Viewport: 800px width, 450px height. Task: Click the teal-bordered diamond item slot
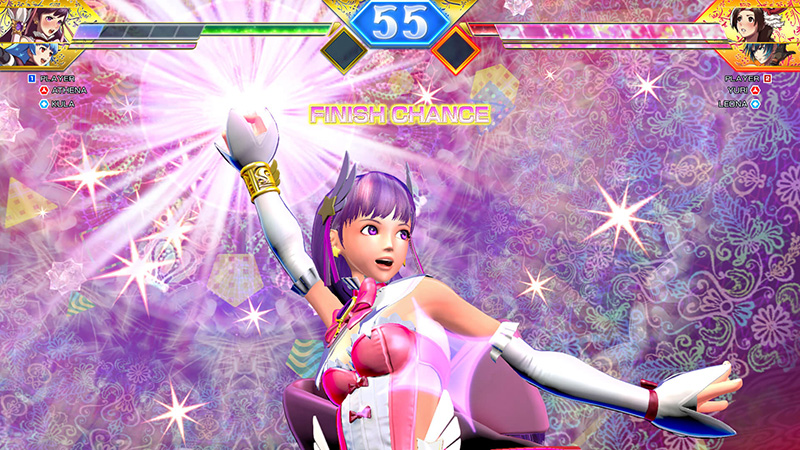pos(343,50)
